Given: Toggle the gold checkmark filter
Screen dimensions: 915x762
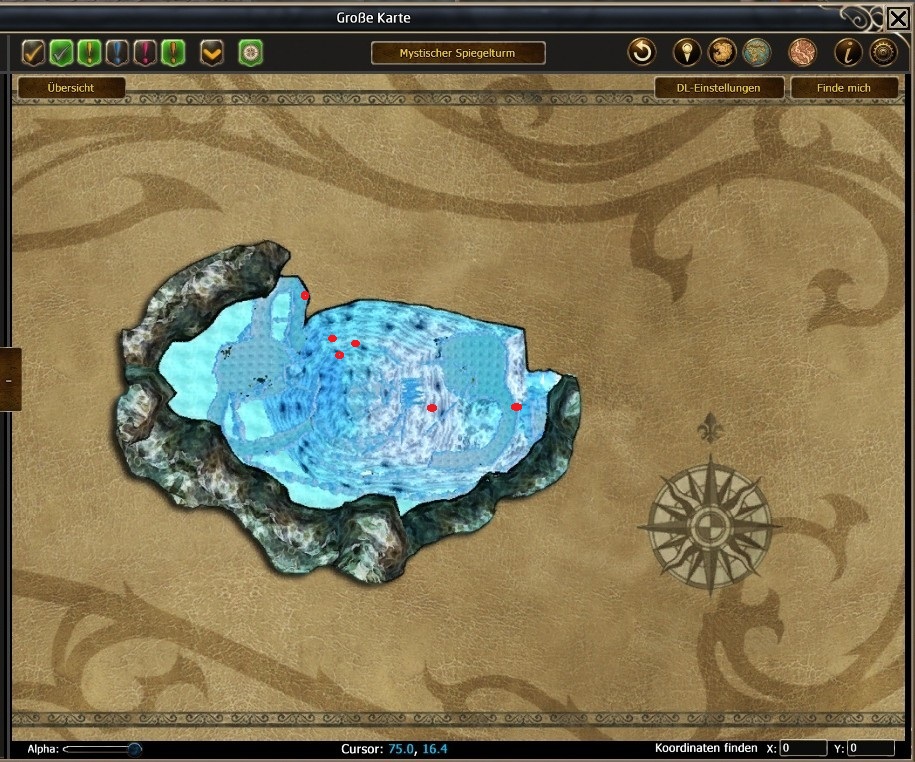Looking at the screenshot, I should tap(34, 52).
